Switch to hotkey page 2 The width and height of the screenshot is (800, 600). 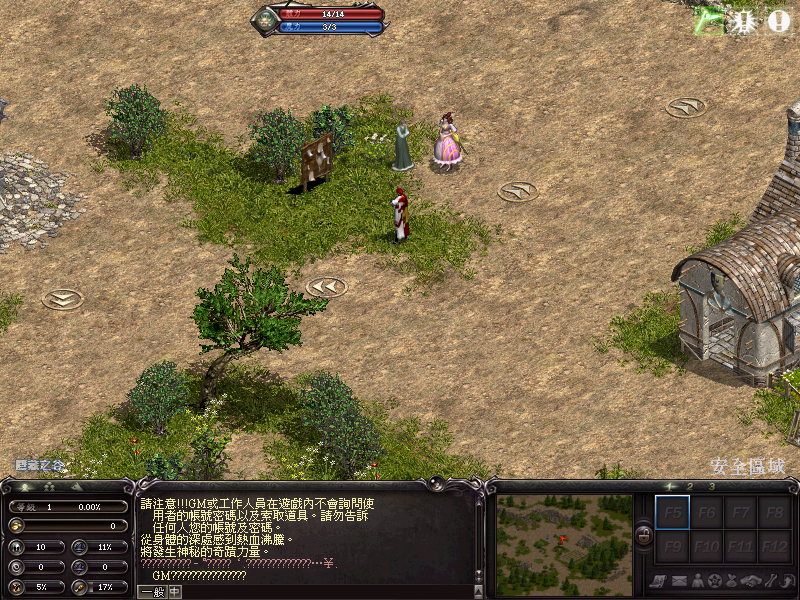coord(689,487)
